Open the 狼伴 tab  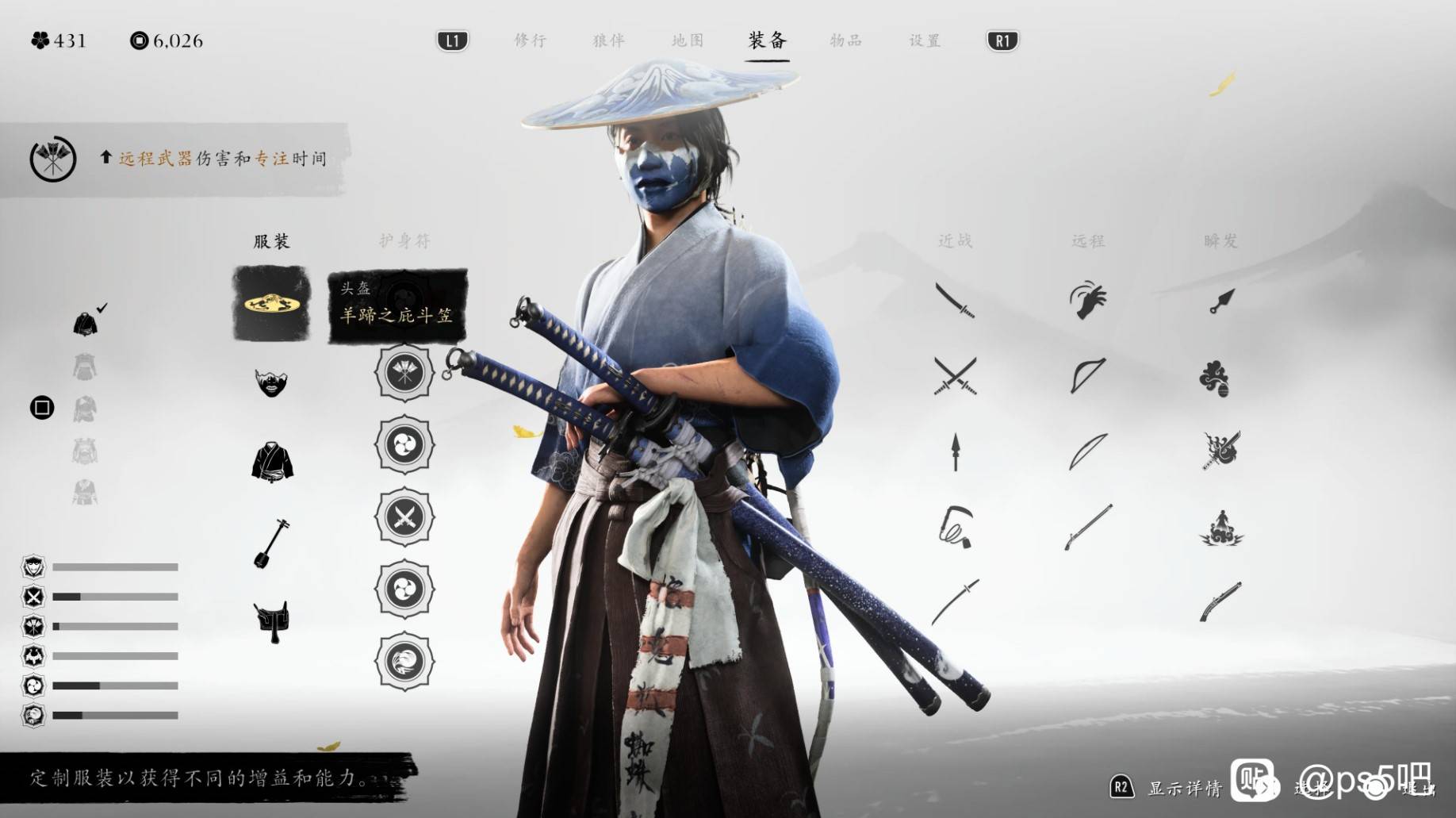click(608, 40)
